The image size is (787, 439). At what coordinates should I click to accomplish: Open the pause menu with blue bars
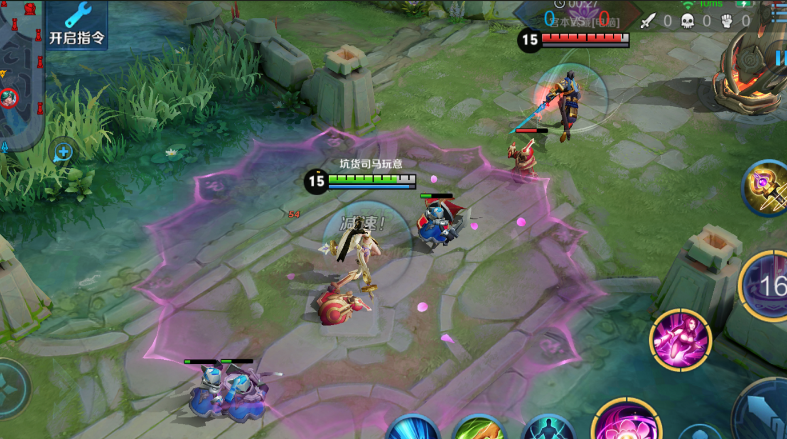[779, 57]
